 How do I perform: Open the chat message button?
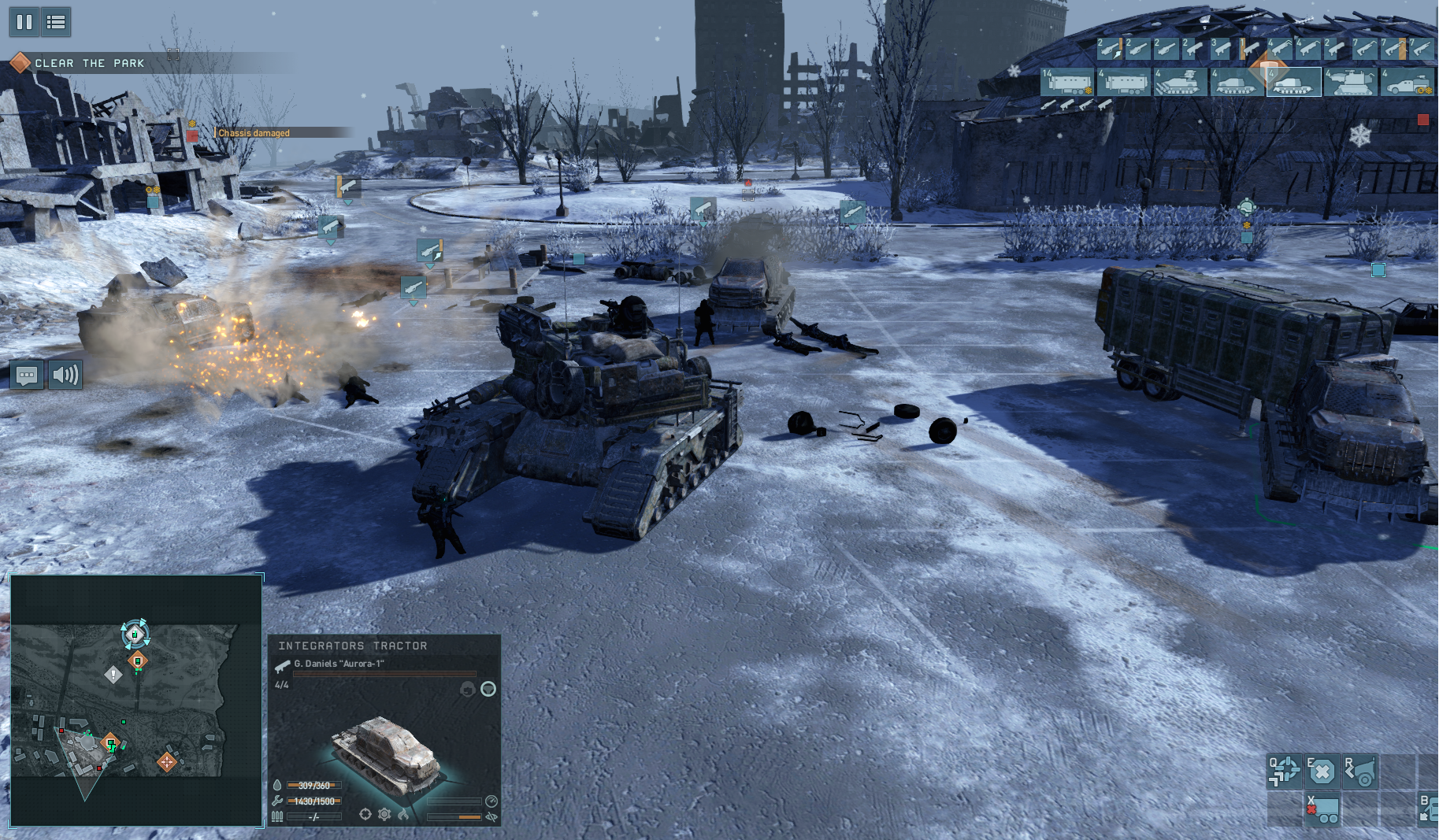pos(27,375)
